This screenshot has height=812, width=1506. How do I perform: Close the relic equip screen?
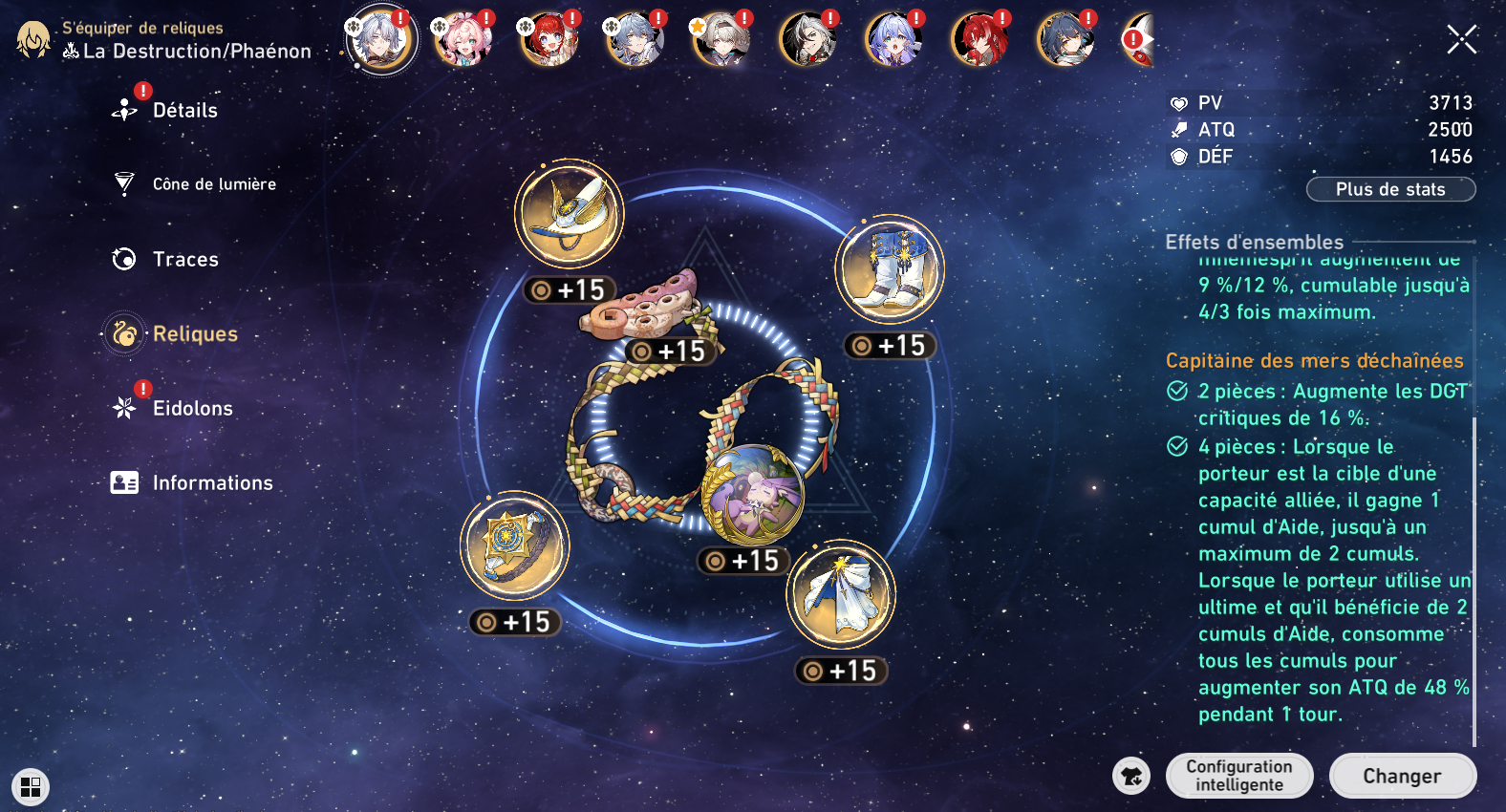coord(1461,40)
